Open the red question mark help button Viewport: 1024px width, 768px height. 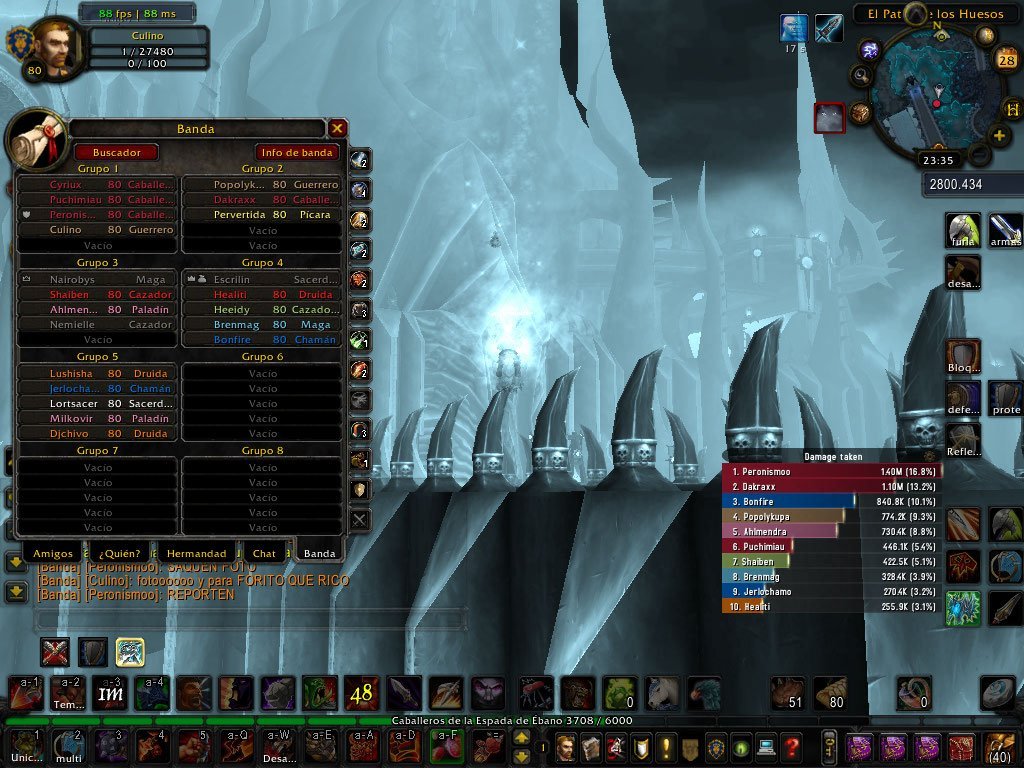(x=792, y=747)
